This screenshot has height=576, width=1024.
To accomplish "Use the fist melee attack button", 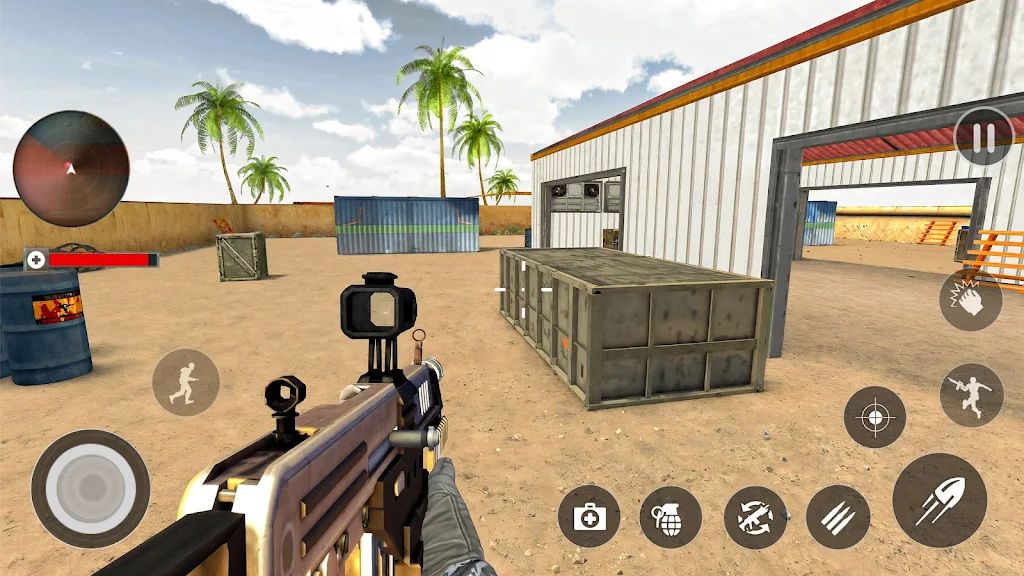I will point(970,300).
